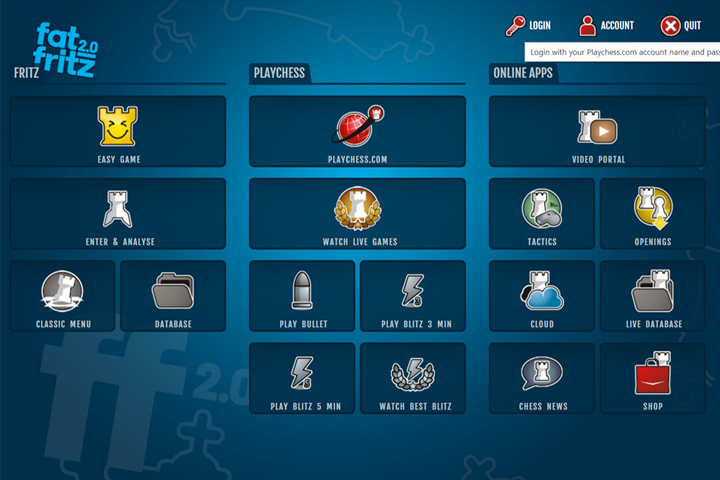Open the Openings app
The width and height of the screenshot is (720, 480).
pyautogui.click(x=652, y=214)
